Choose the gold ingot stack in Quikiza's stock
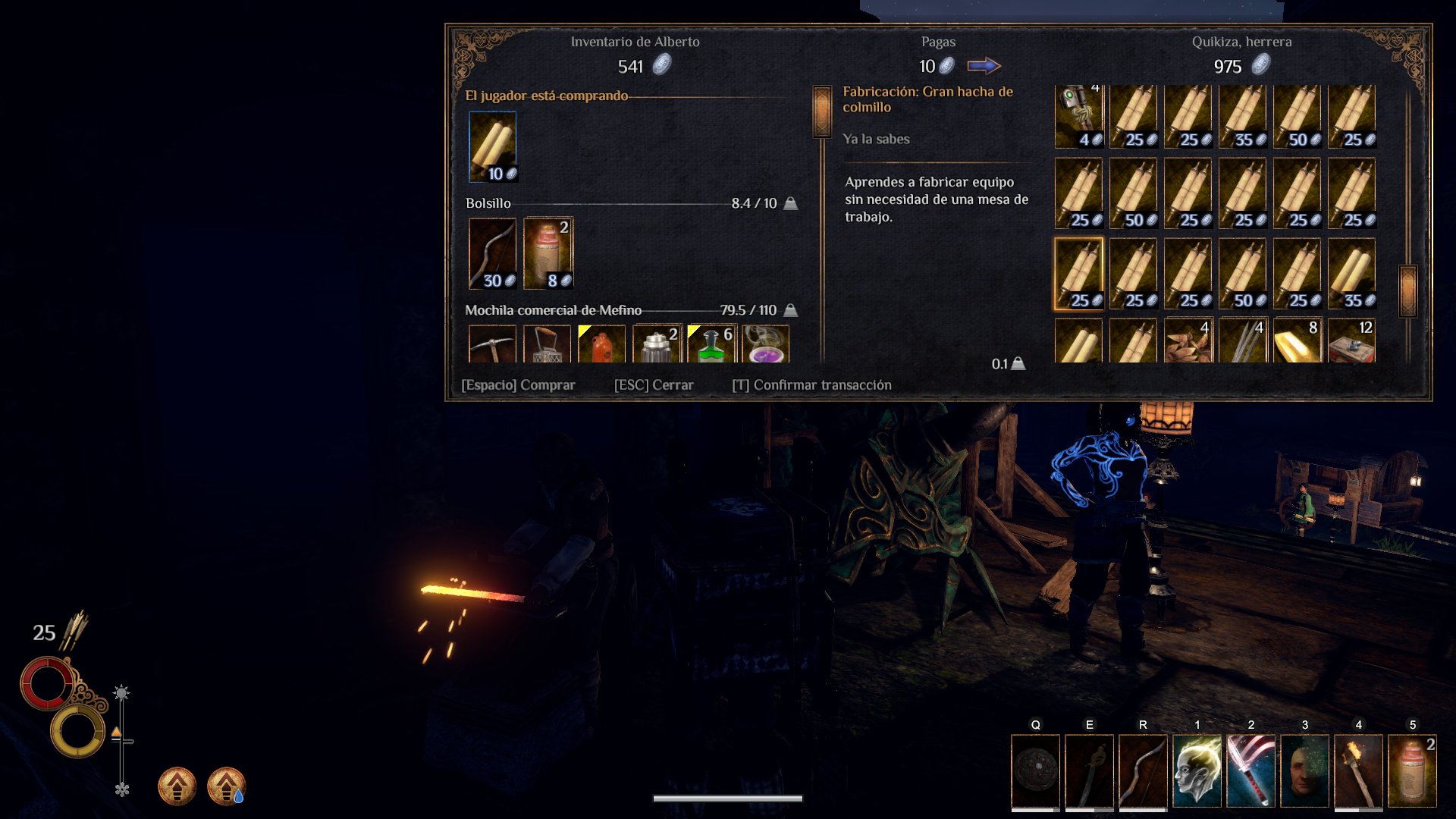The image size is (1456, 819). 1297,341
